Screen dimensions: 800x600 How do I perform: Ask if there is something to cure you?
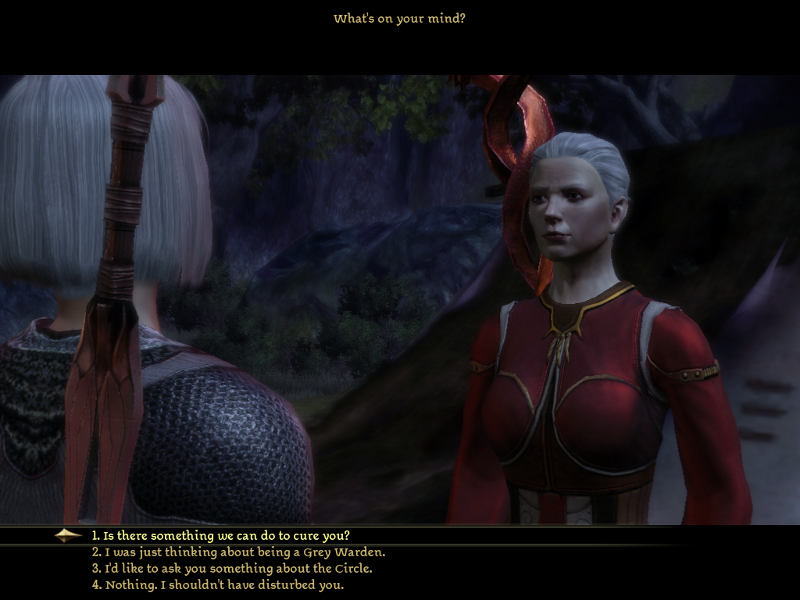(x=221, y=535)
